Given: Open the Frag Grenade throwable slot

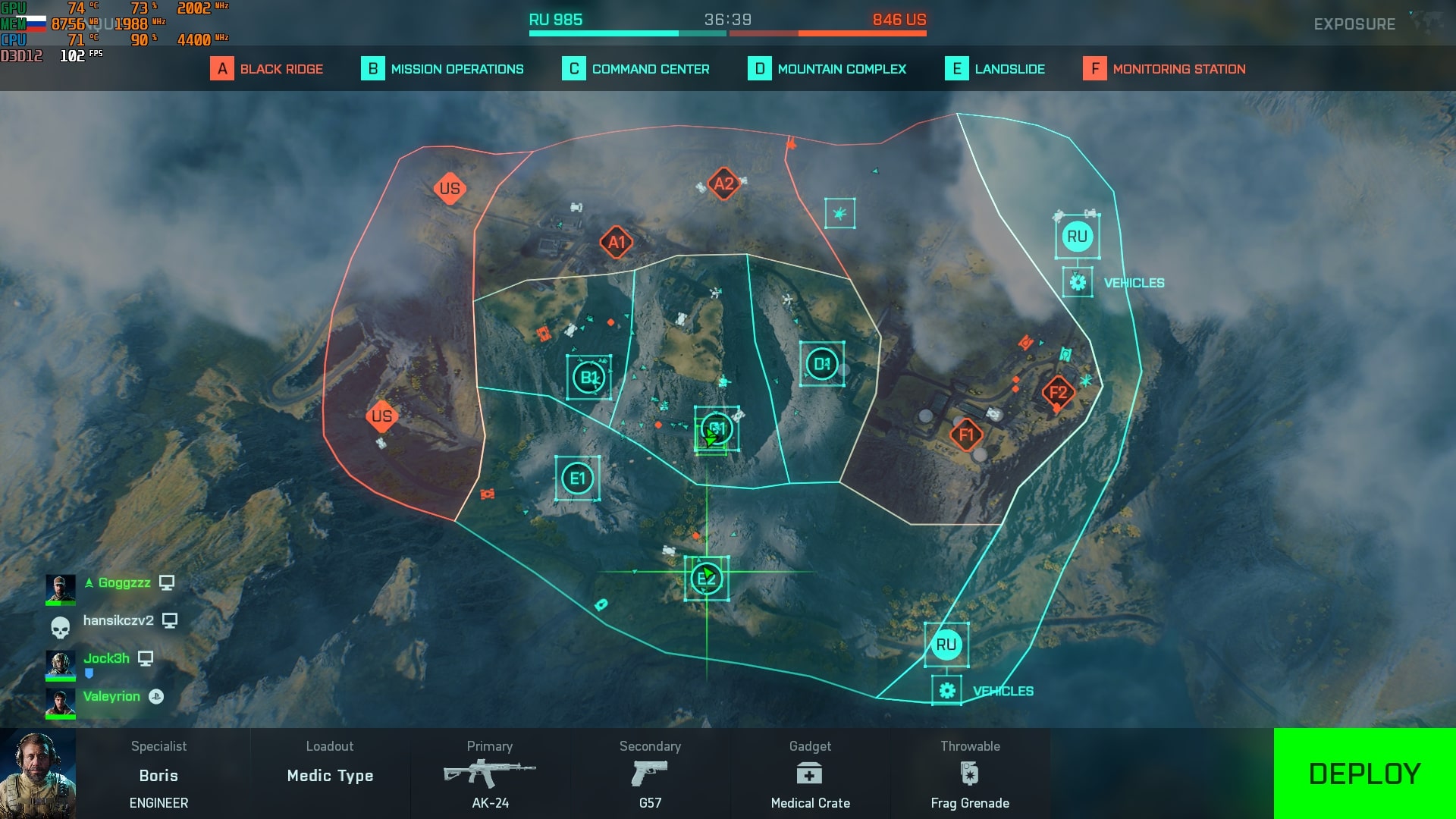Looking at the screenshot, I should (970, 774).
